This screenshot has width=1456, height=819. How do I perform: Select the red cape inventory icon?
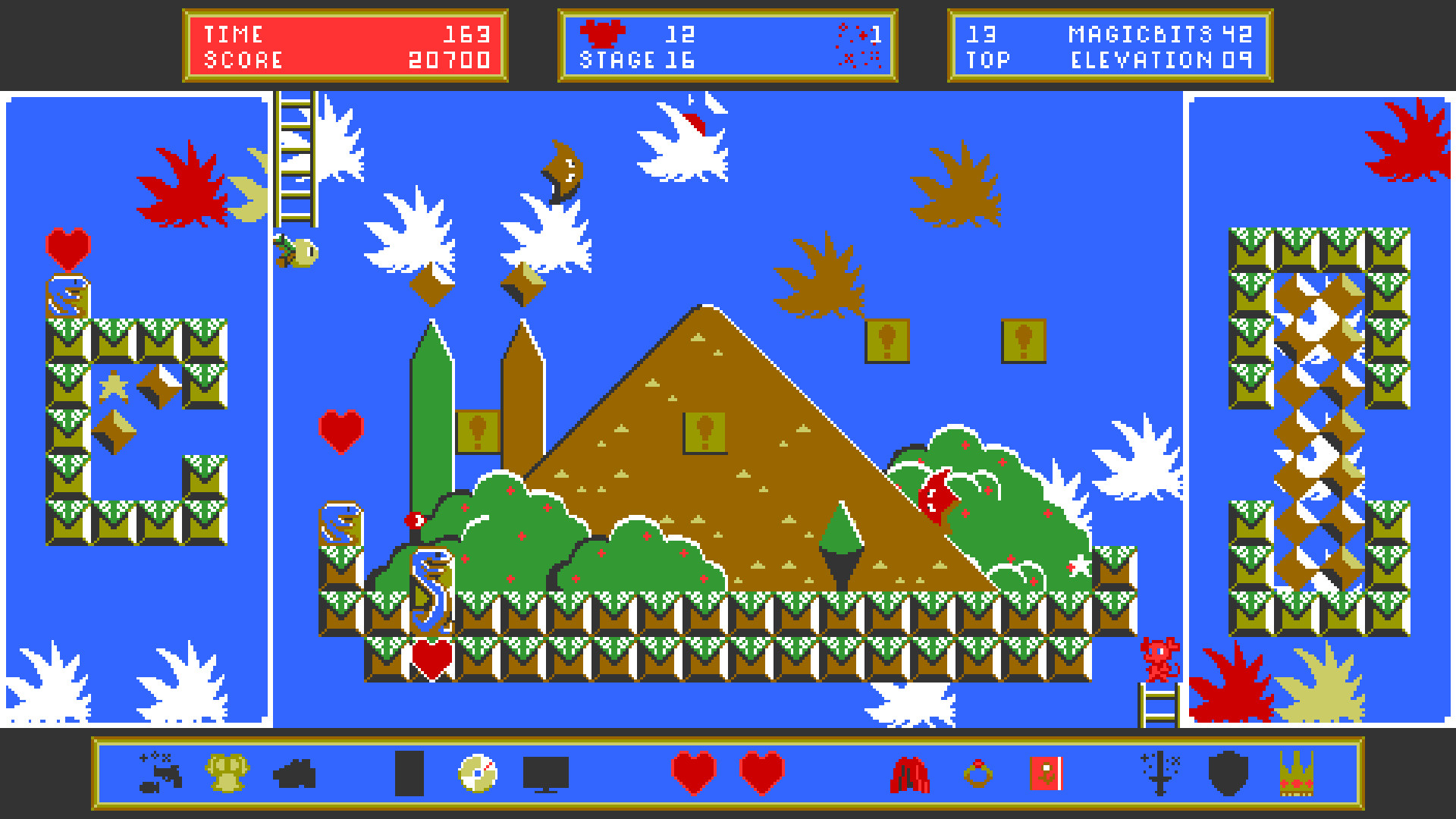pos(910,775)
